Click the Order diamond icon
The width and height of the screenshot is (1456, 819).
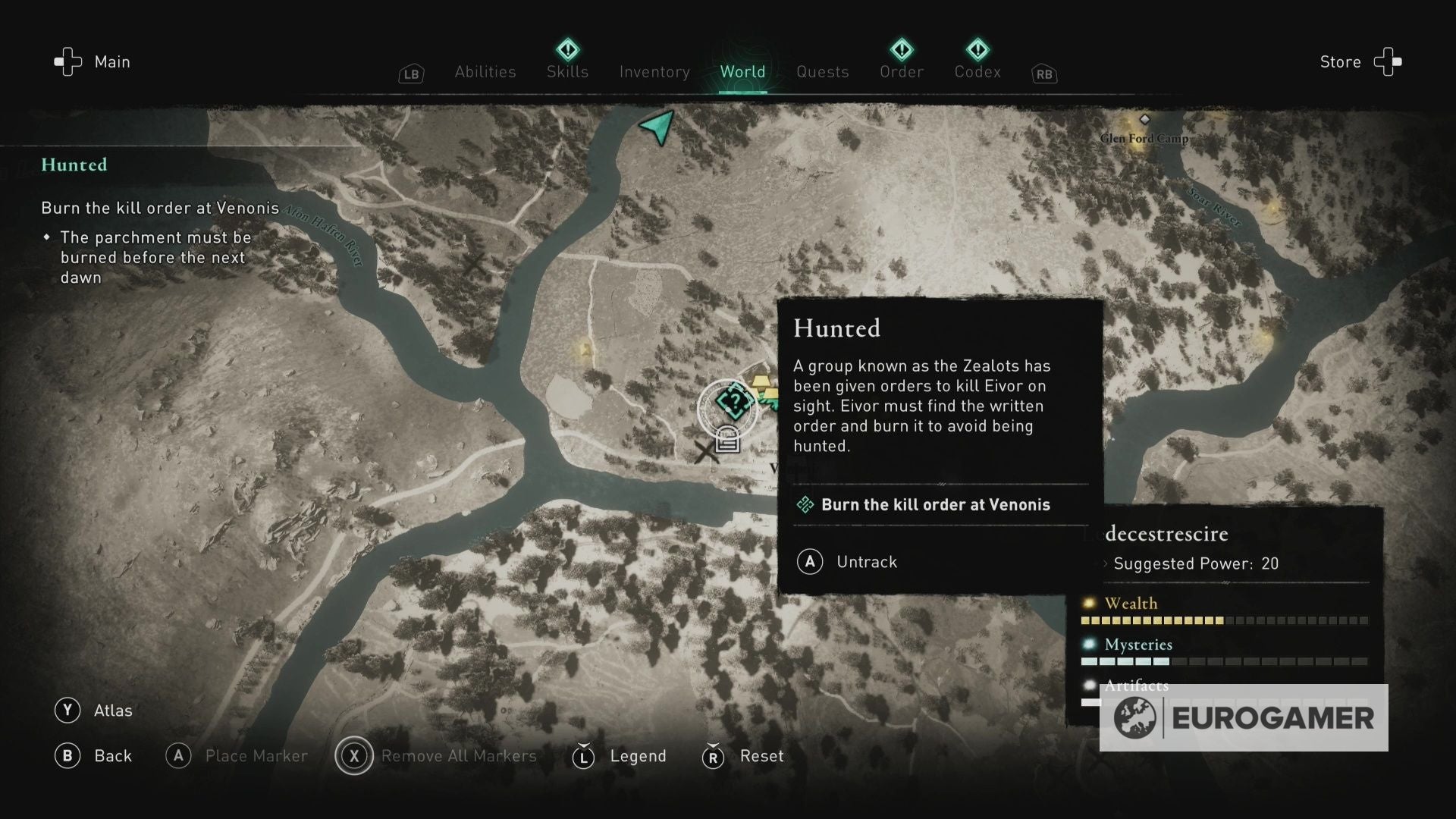[901, 49]
